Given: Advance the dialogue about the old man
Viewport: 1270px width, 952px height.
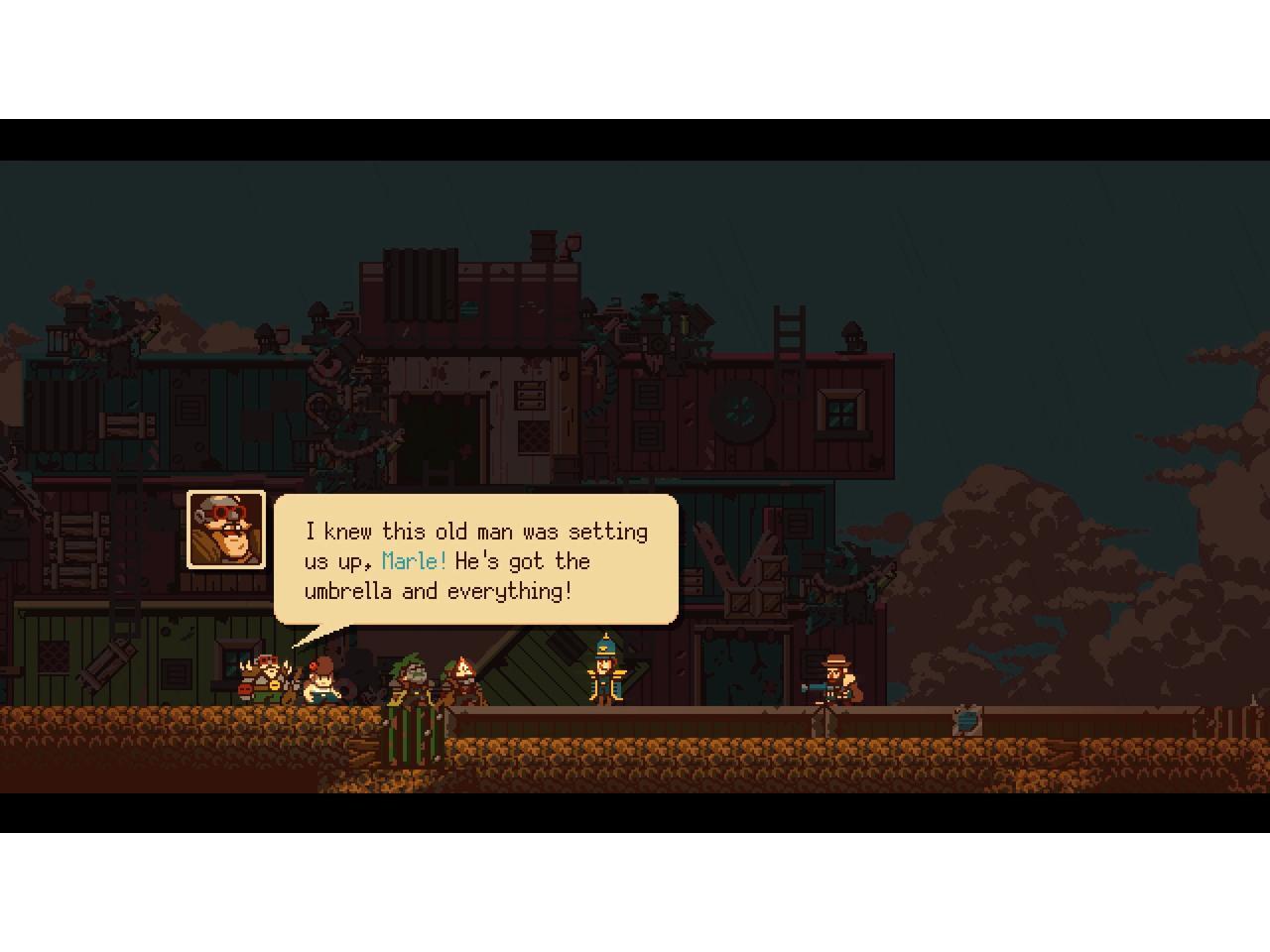Looking at the screenshot, I should pyautogui.click(x=476, y=560).
